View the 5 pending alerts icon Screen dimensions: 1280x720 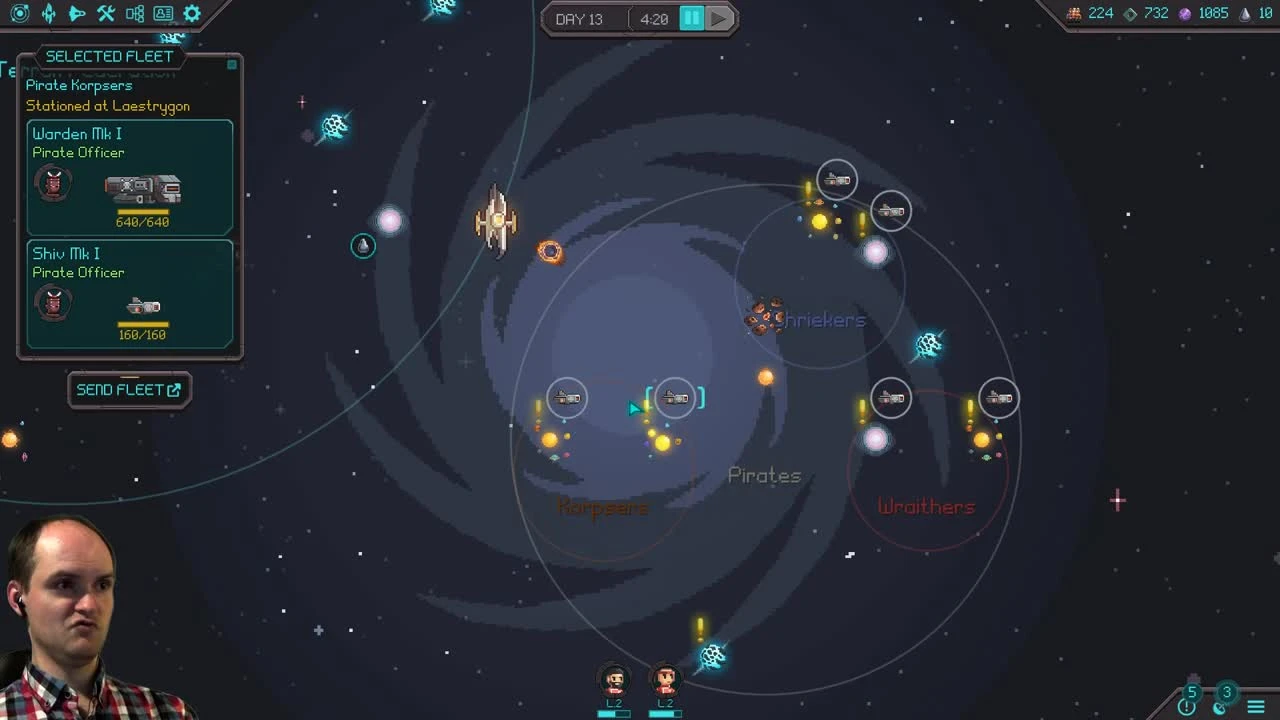pos(1189,705)
